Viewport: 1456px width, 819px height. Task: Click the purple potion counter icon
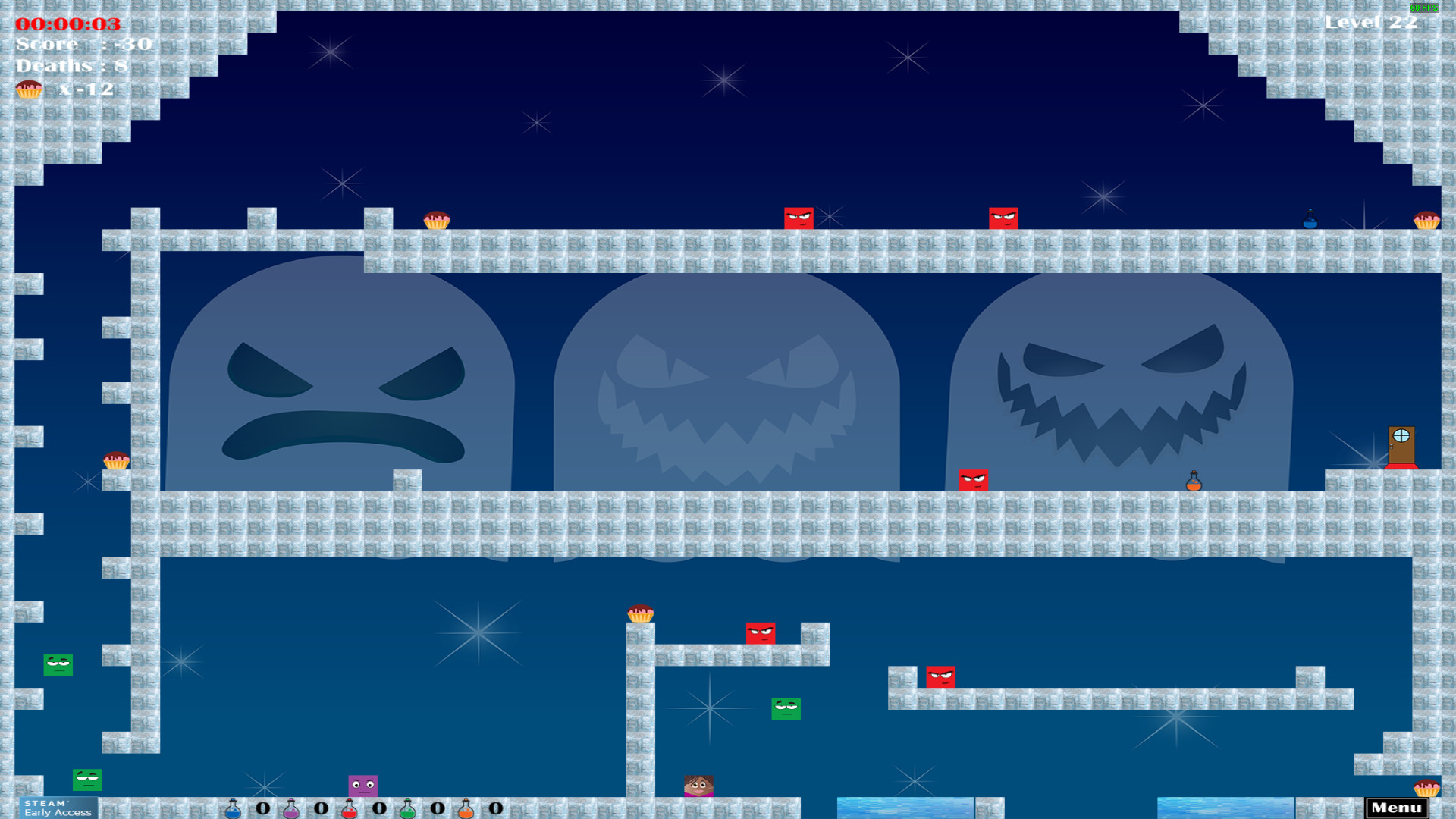[x=290, y=808]
